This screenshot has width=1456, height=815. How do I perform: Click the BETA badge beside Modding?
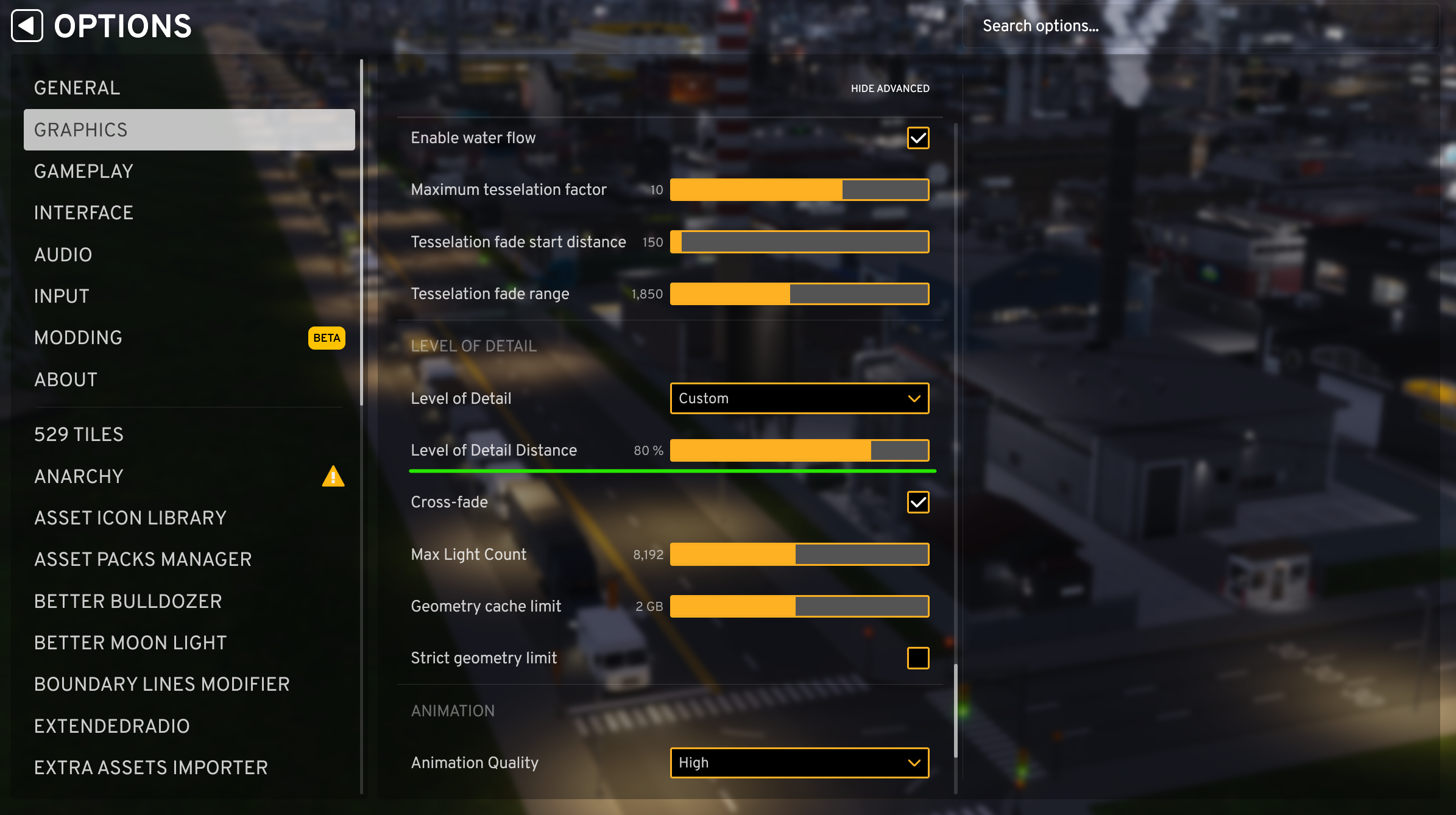(x=327, y=337)
